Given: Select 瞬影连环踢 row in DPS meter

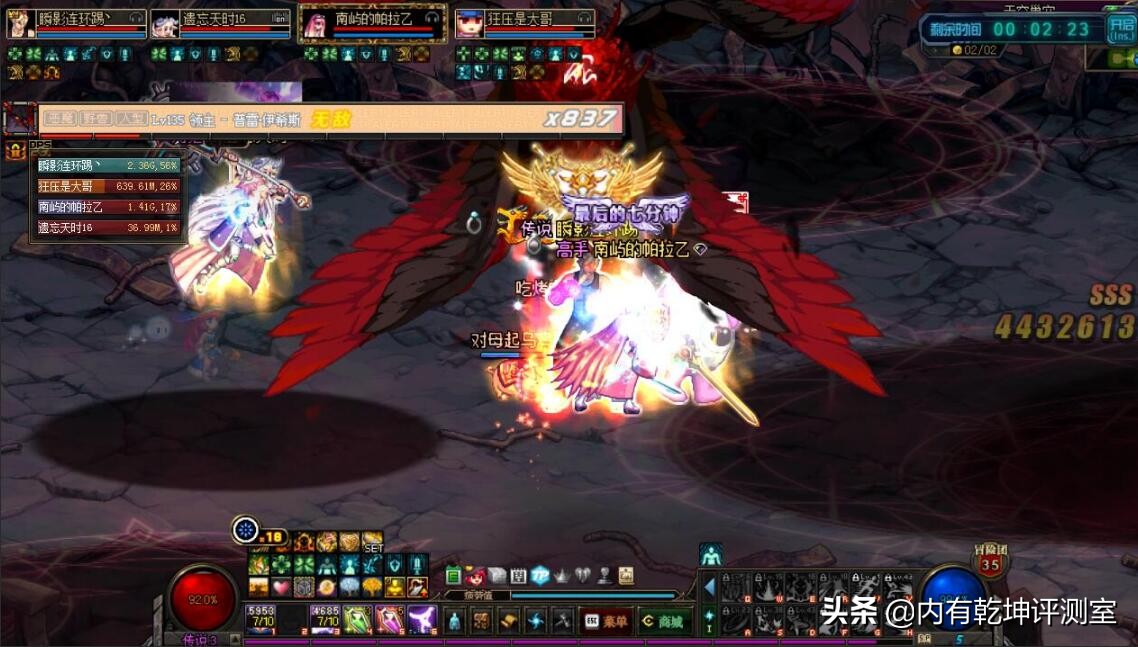Looking at the screenshot, I should pyautogui.click(x=108, y=166).
